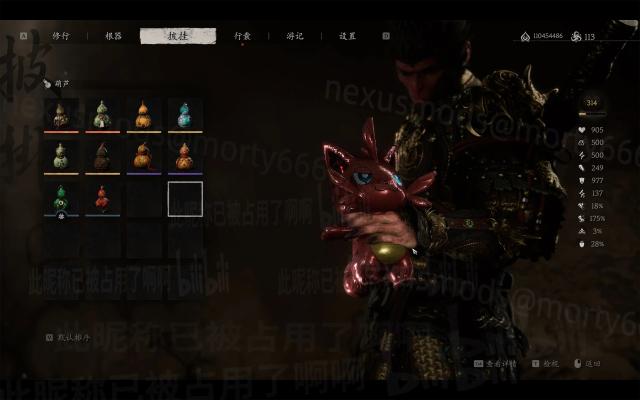The height and width of the screenshot is (400, 640).
Task: Select the teal blue gourd
Action: [x=184, y=114]
